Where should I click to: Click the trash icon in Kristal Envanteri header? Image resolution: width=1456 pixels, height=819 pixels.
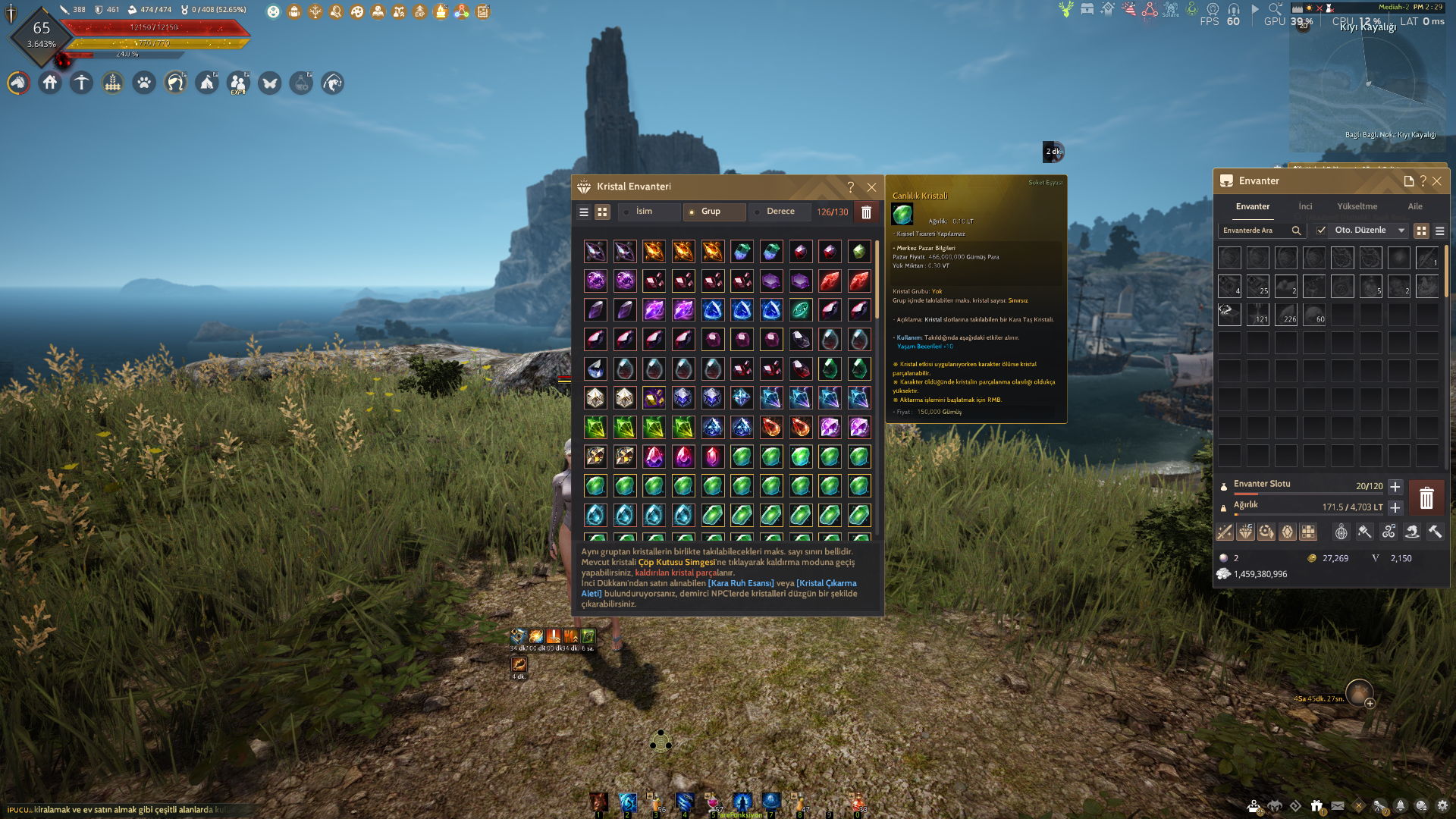[867, 212]
